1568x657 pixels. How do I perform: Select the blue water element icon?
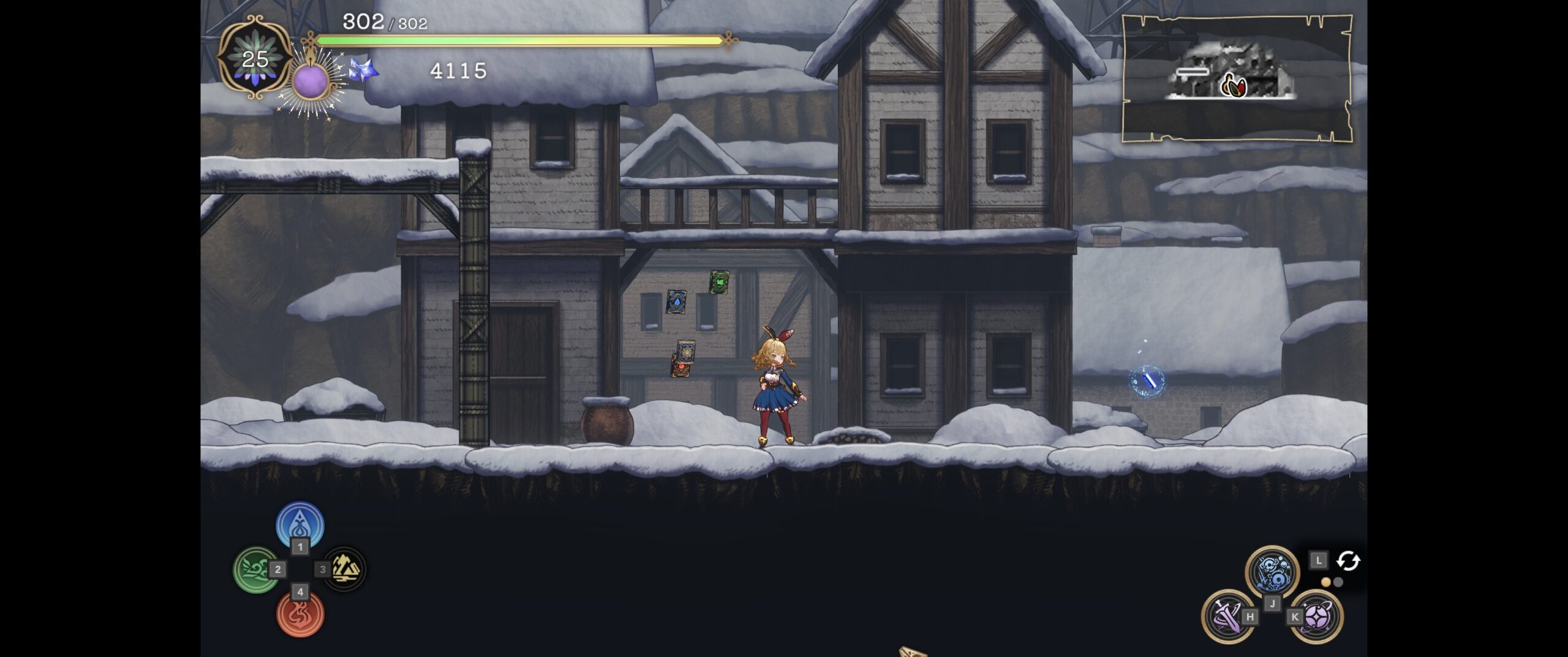click(x=300, y=525)
